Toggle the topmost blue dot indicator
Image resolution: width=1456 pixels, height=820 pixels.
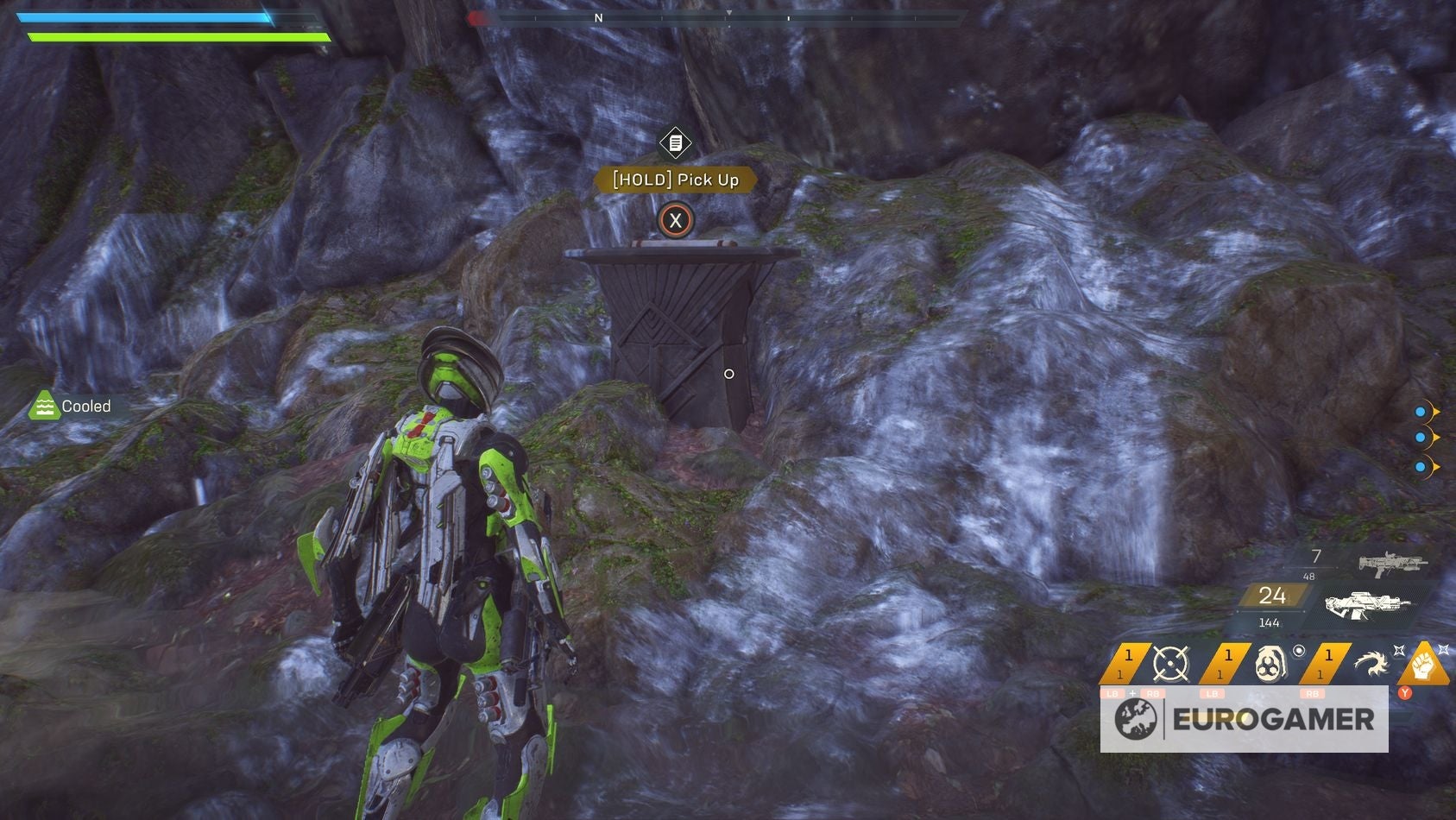1421,413
